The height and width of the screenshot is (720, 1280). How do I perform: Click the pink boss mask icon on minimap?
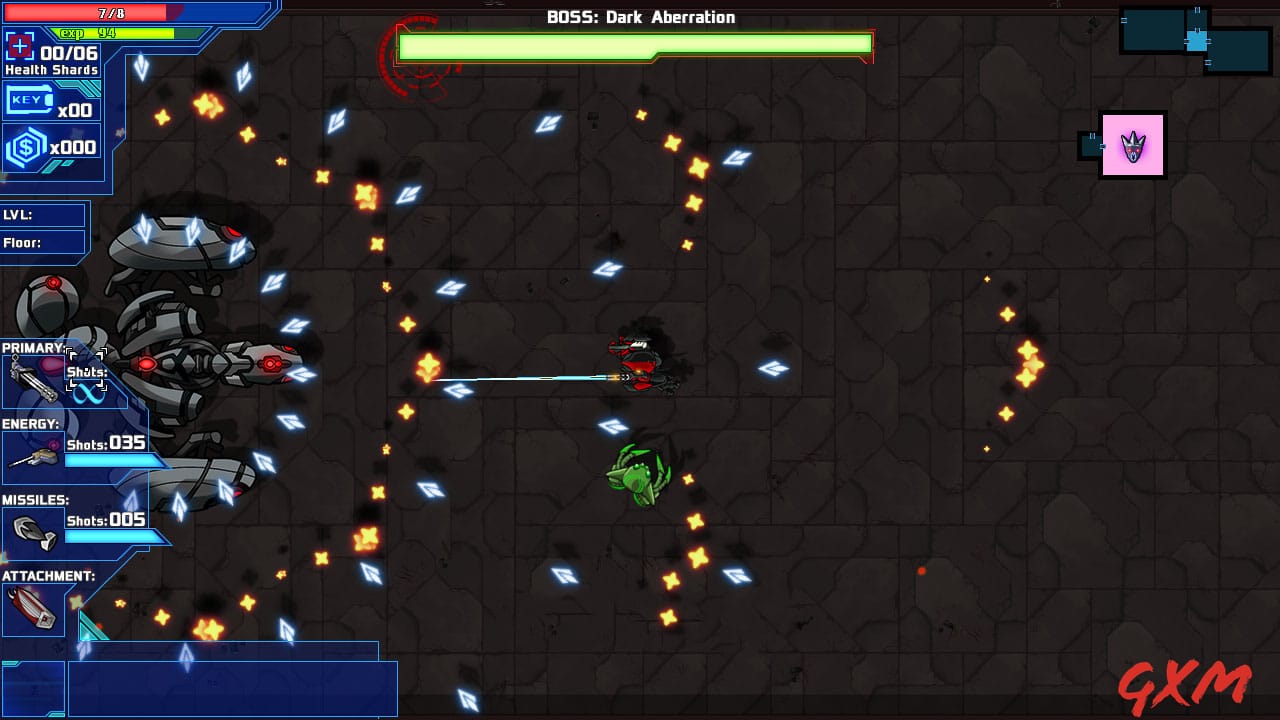[x=1133, y=145]
